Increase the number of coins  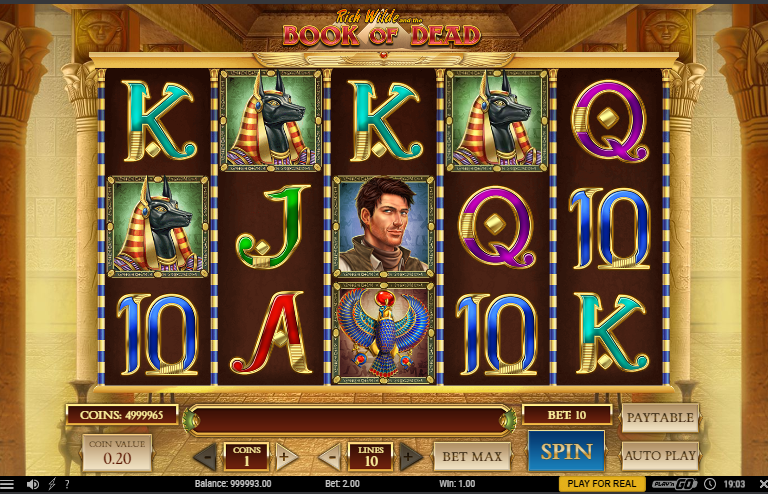coord(286,457)
